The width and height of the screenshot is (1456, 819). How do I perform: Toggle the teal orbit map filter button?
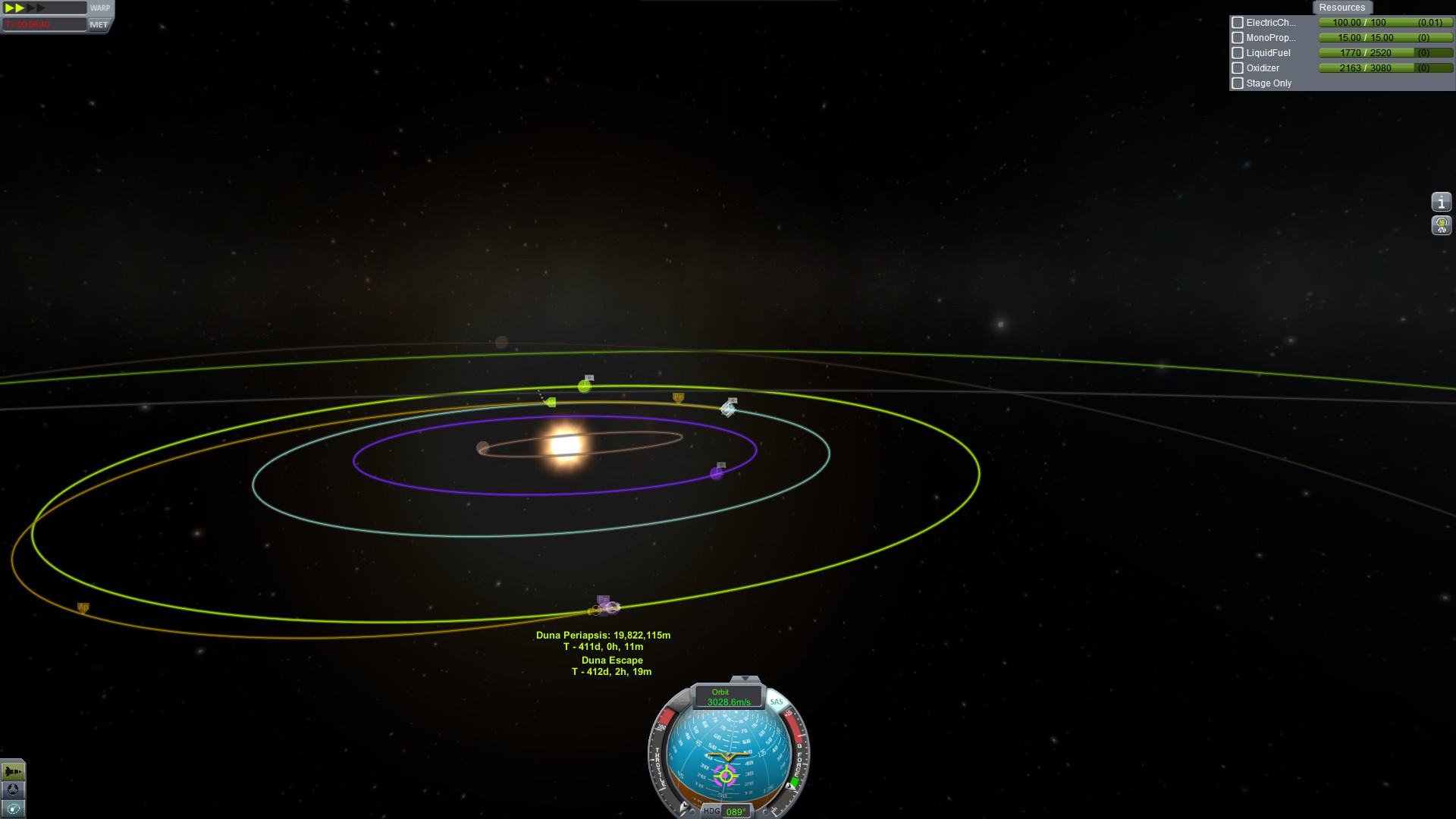coord(13,808)
